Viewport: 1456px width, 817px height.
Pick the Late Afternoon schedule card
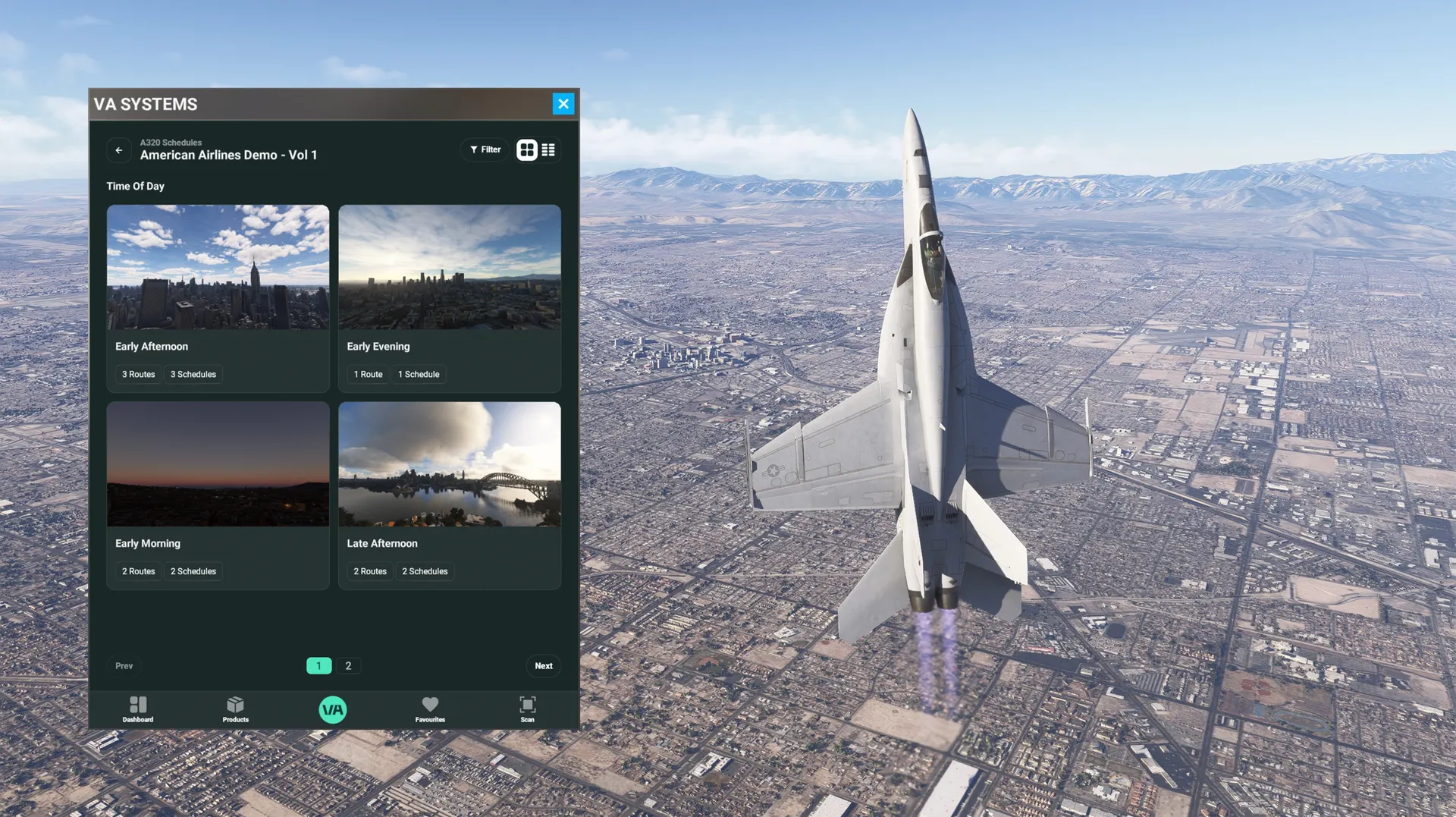pos(449,495)
